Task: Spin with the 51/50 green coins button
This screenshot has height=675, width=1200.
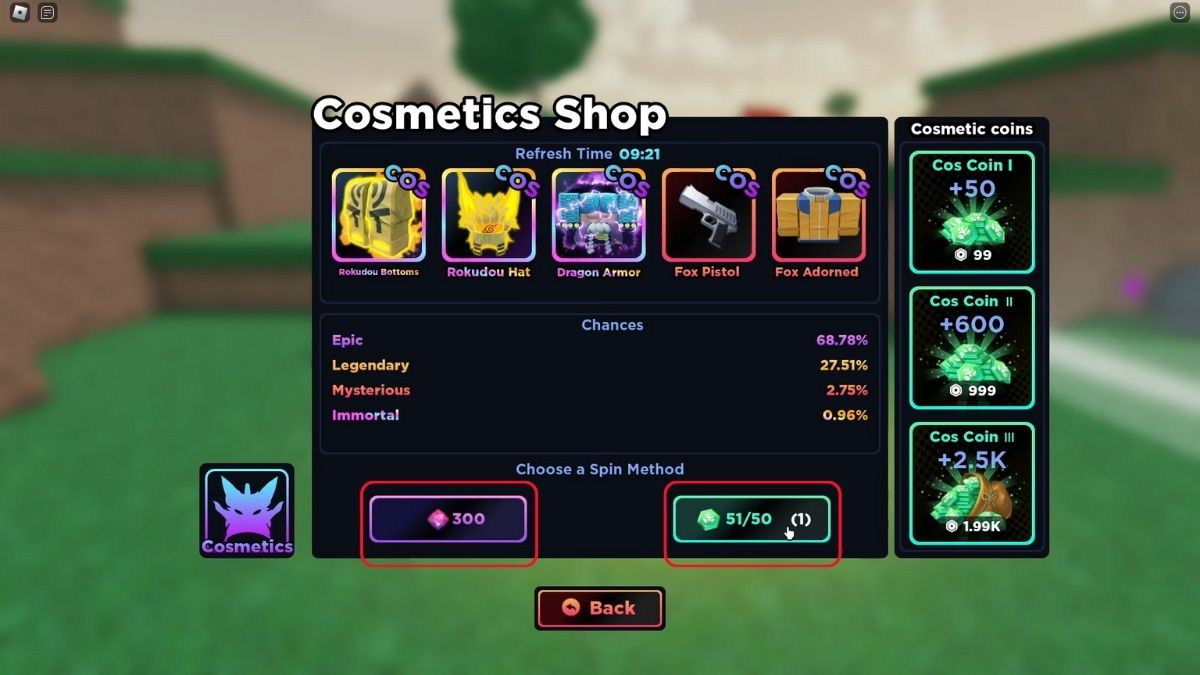Action: (x=751, y=519)
